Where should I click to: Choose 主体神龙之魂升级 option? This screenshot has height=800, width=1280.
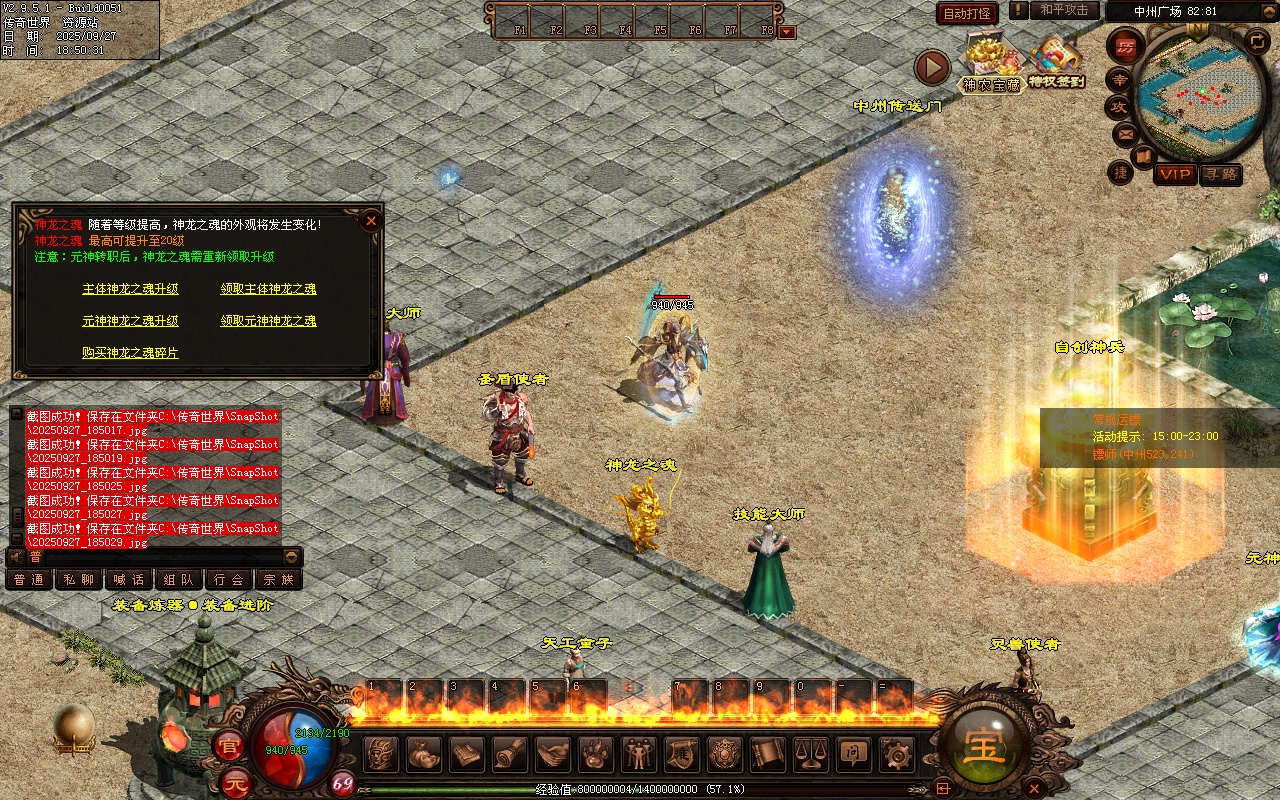click(130, 289)
